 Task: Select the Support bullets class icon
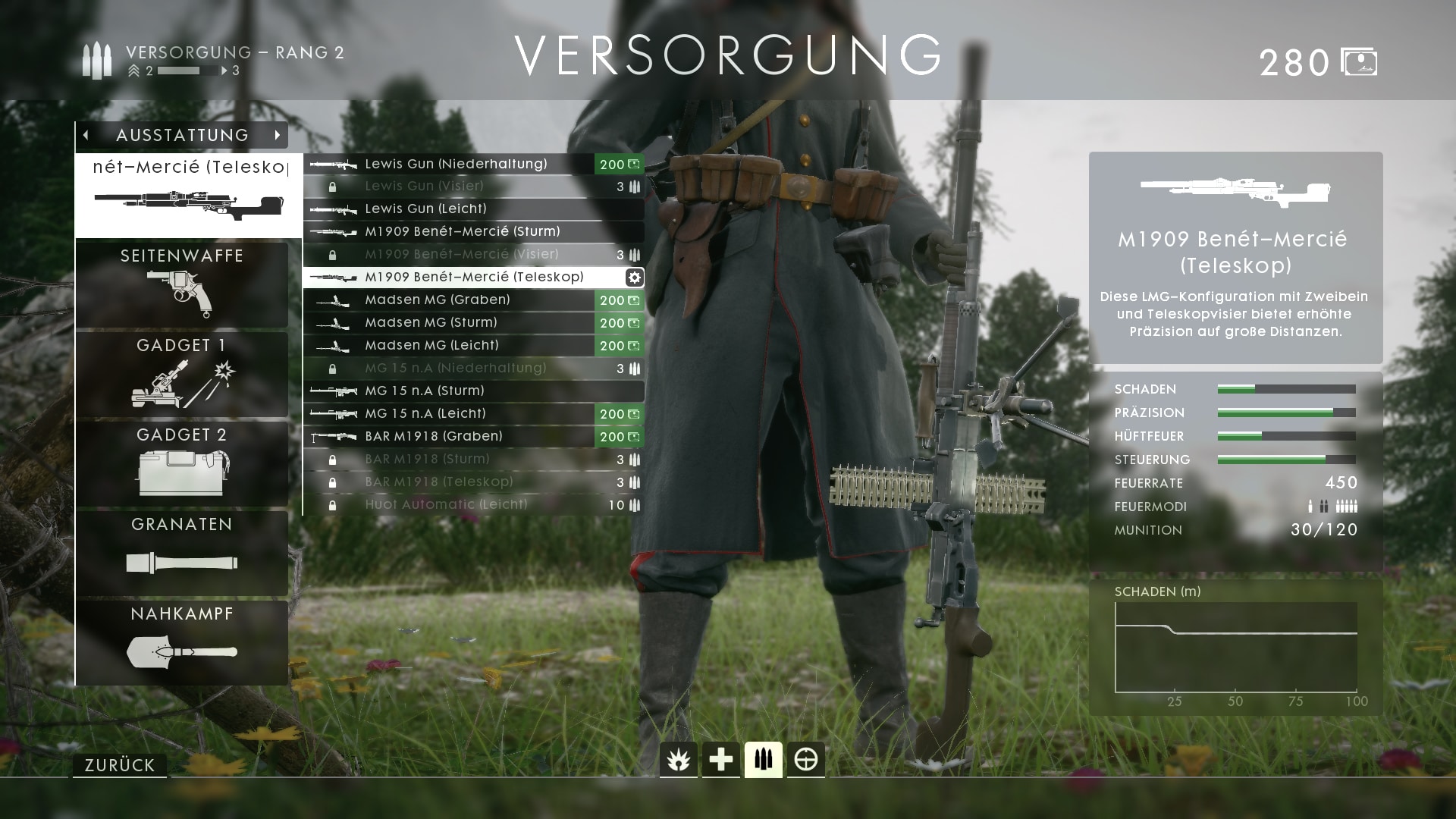(x=763, y=759)
